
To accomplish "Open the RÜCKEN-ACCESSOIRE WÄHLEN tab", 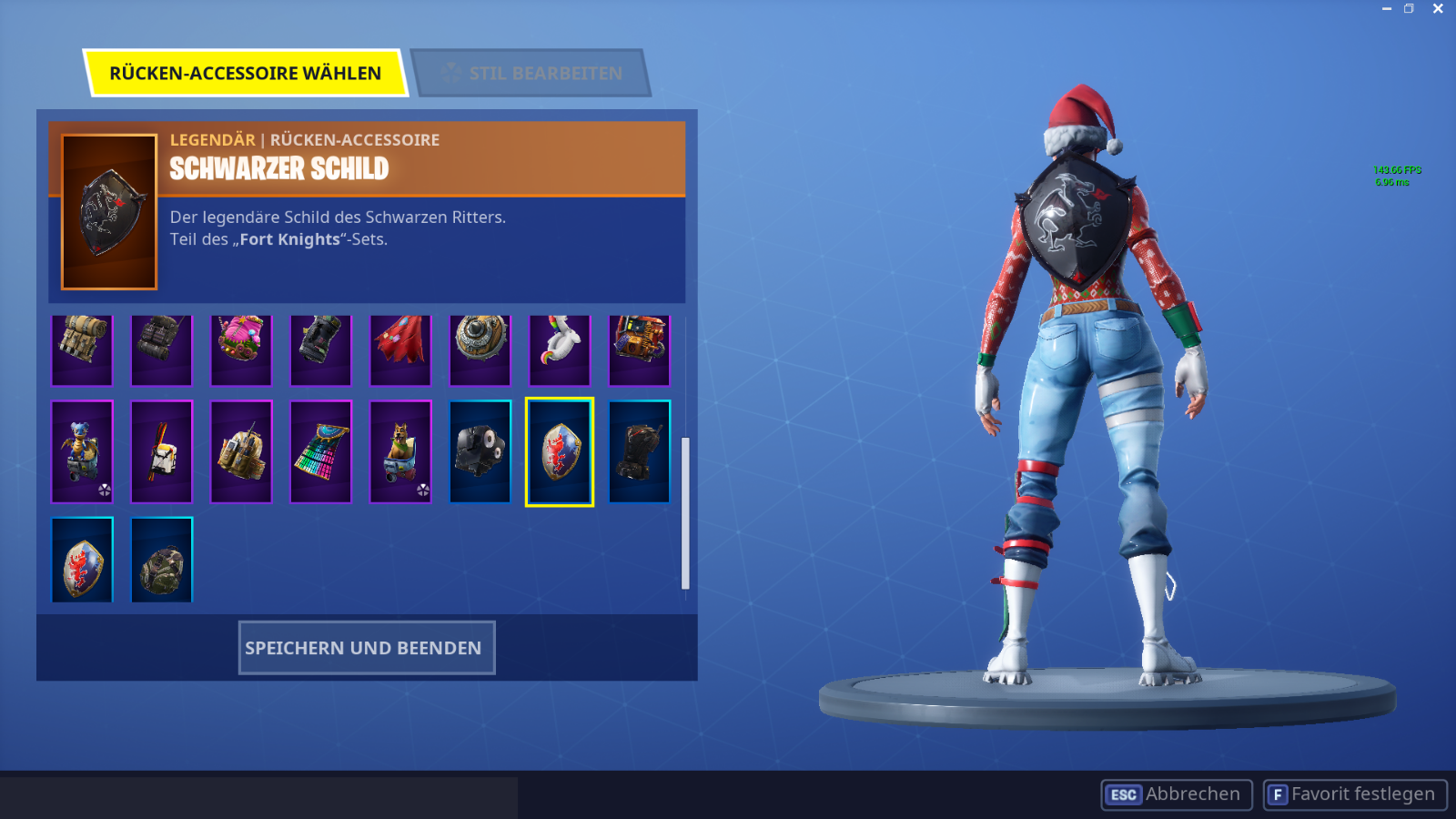I will pos(246,74).
